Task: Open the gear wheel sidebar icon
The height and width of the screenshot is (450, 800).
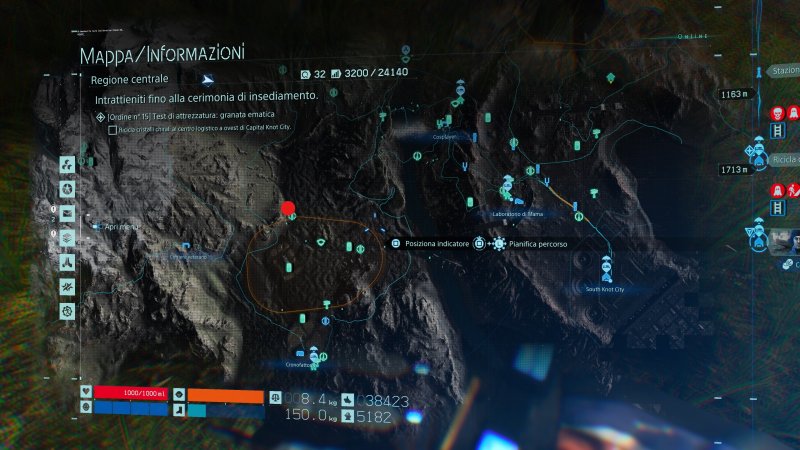Action: click(67, 311)
